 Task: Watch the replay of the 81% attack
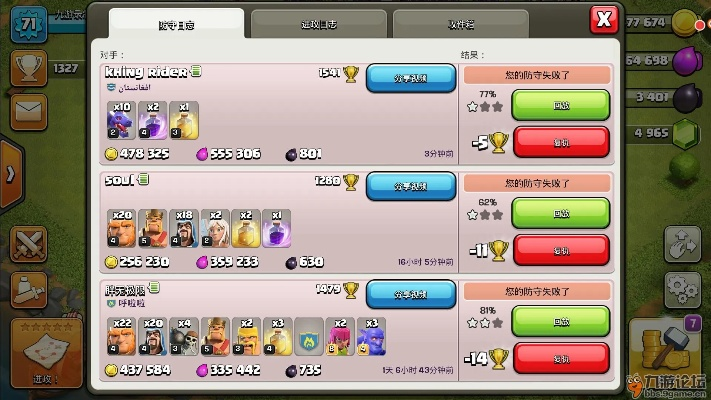point(560,320)
